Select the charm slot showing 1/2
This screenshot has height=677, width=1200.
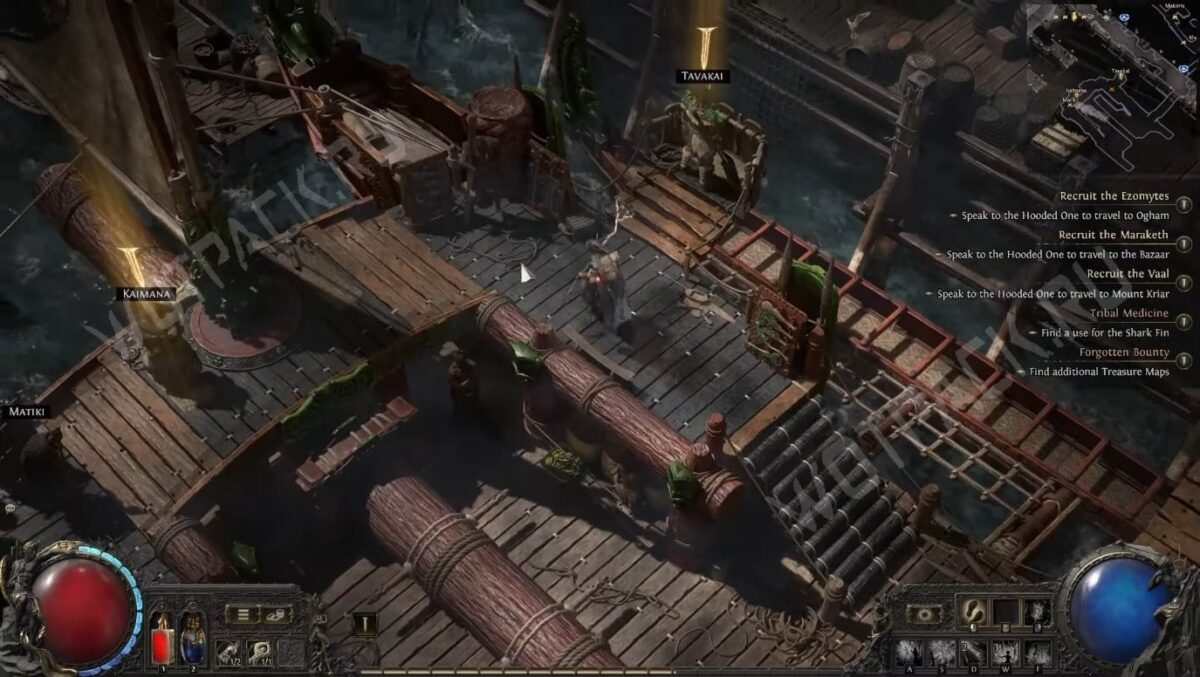pos(227,651)
